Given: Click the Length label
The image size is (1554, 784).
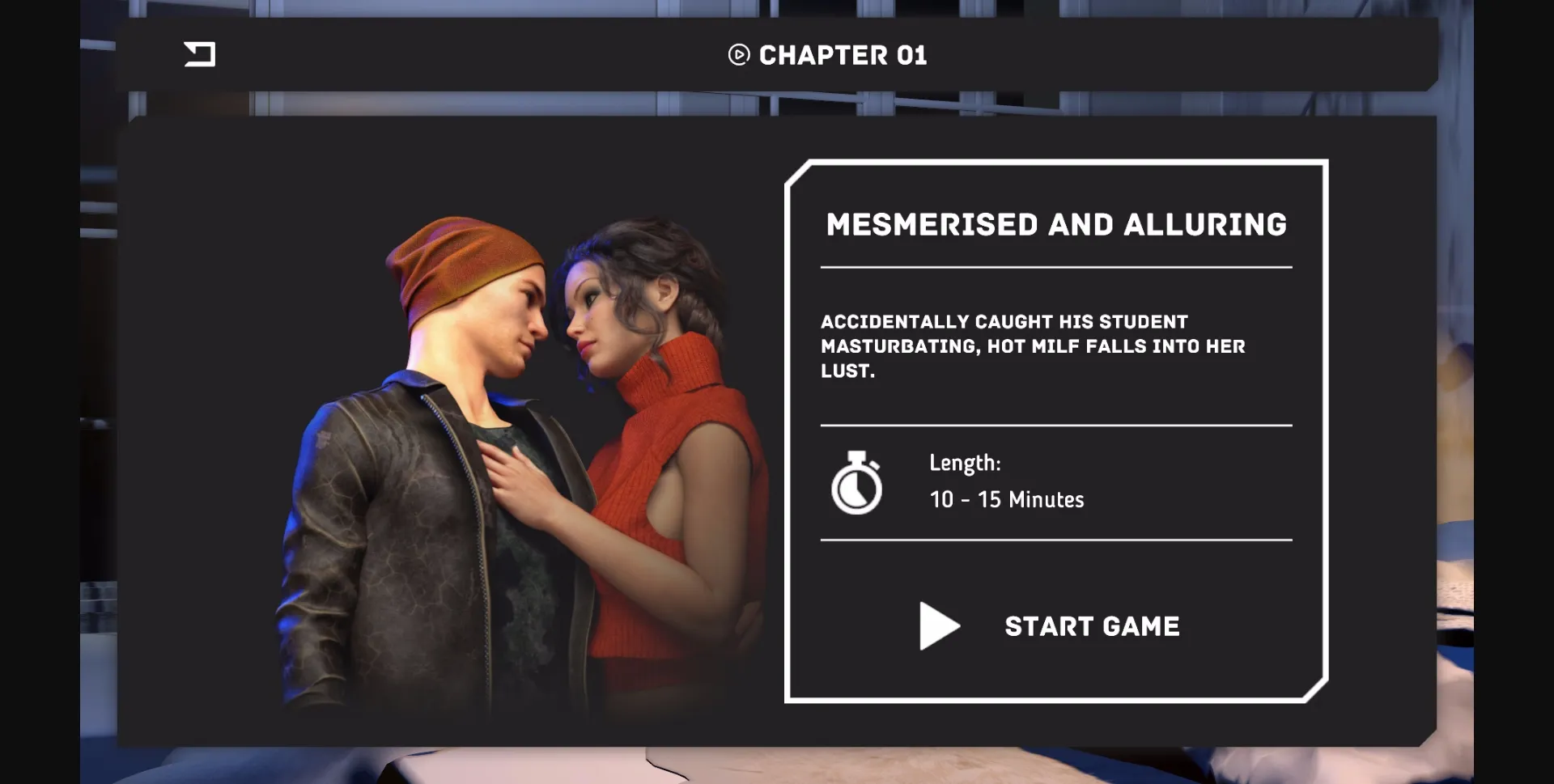Looking at the screenshot, I should coord(965,462).
